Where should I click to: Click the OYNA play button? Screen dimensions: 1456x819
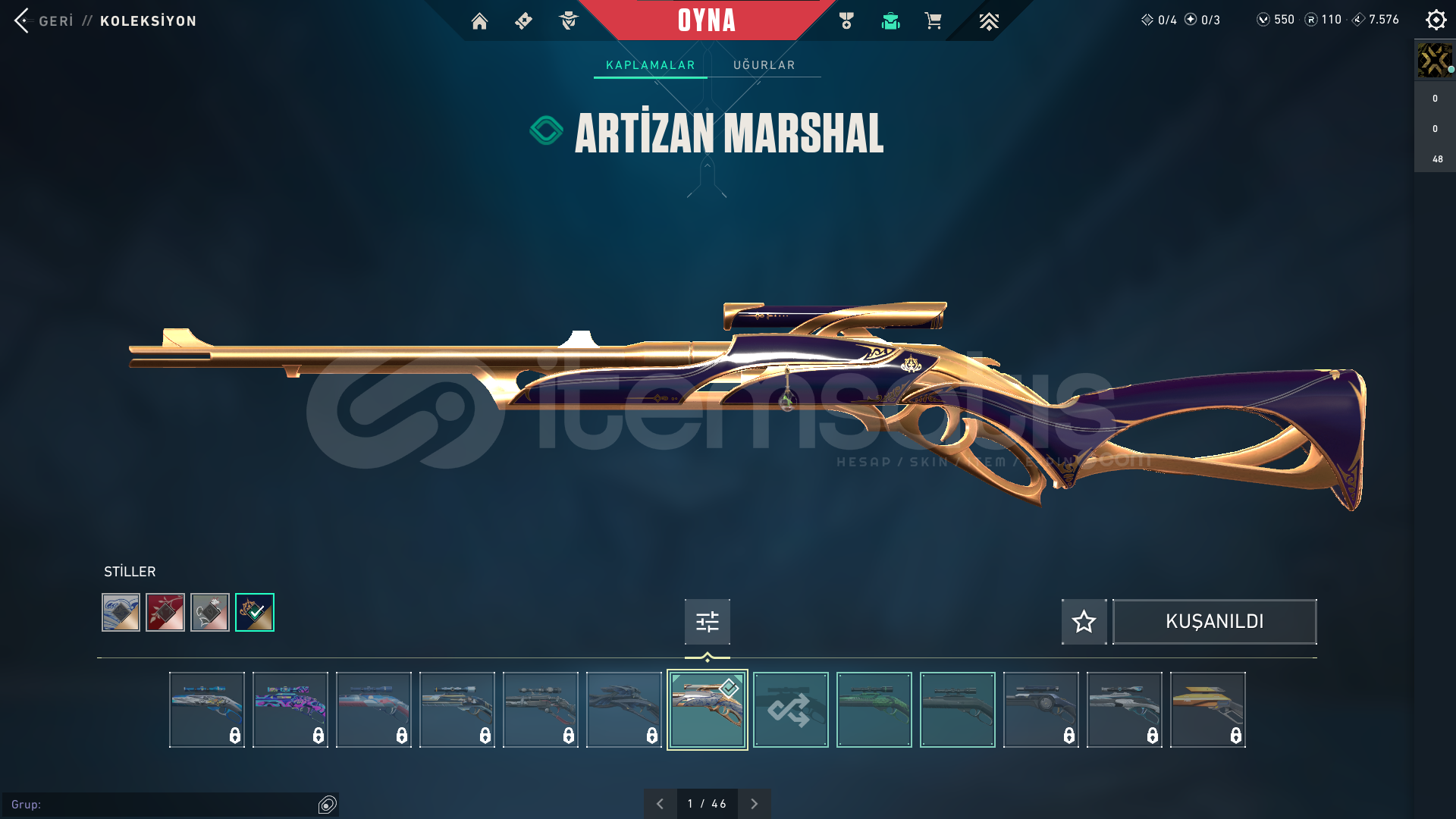pyautogui.click(x=707, y=20)
